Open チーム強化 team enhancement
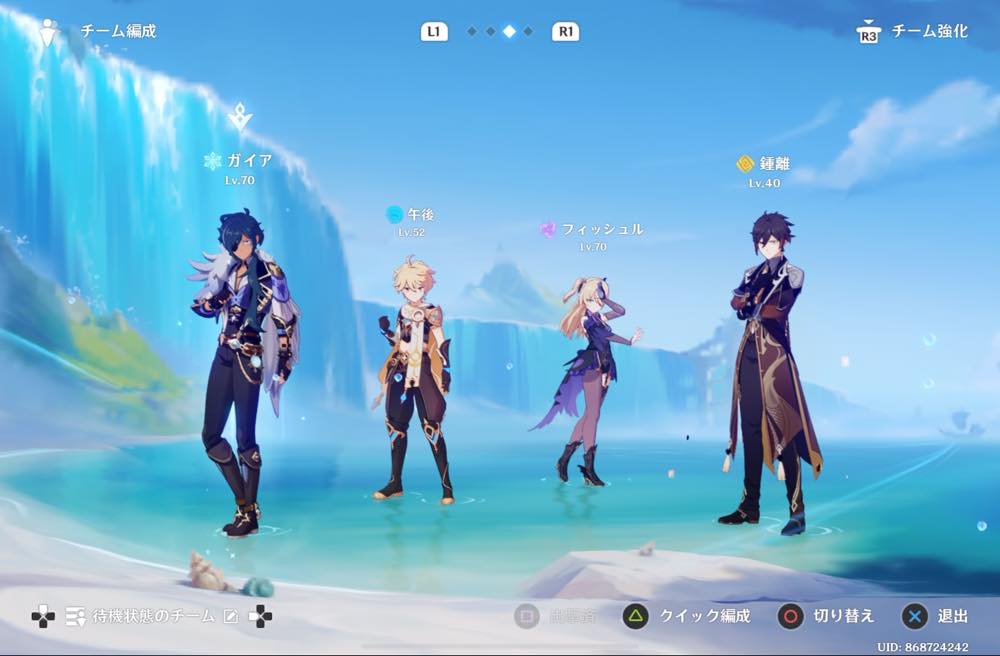 [913, 32]
